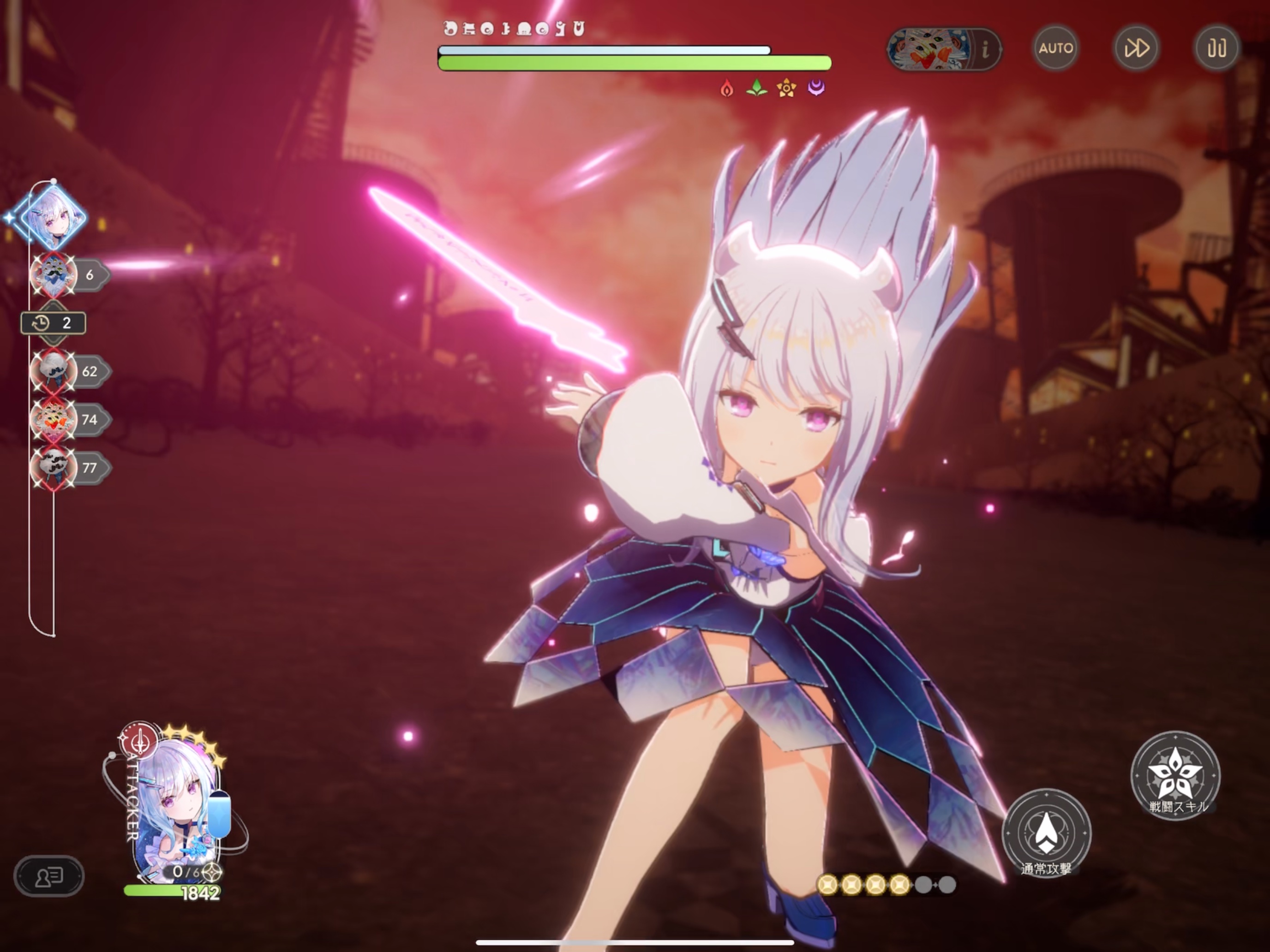Select the turn-order enemy with speed 6
1270x952 pixels.
pos(54,275)
